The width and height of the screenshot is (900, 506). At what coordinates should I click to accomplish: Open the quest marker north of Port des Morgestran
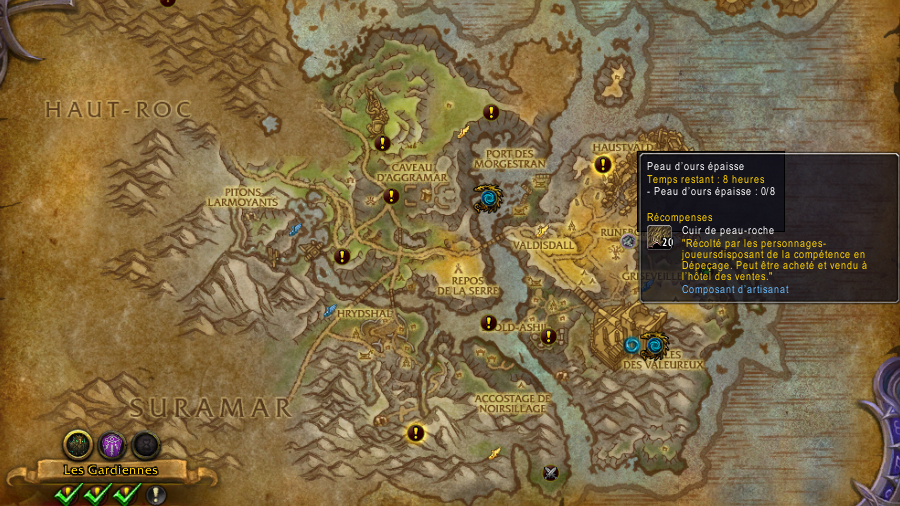click(x=491, y=113)
